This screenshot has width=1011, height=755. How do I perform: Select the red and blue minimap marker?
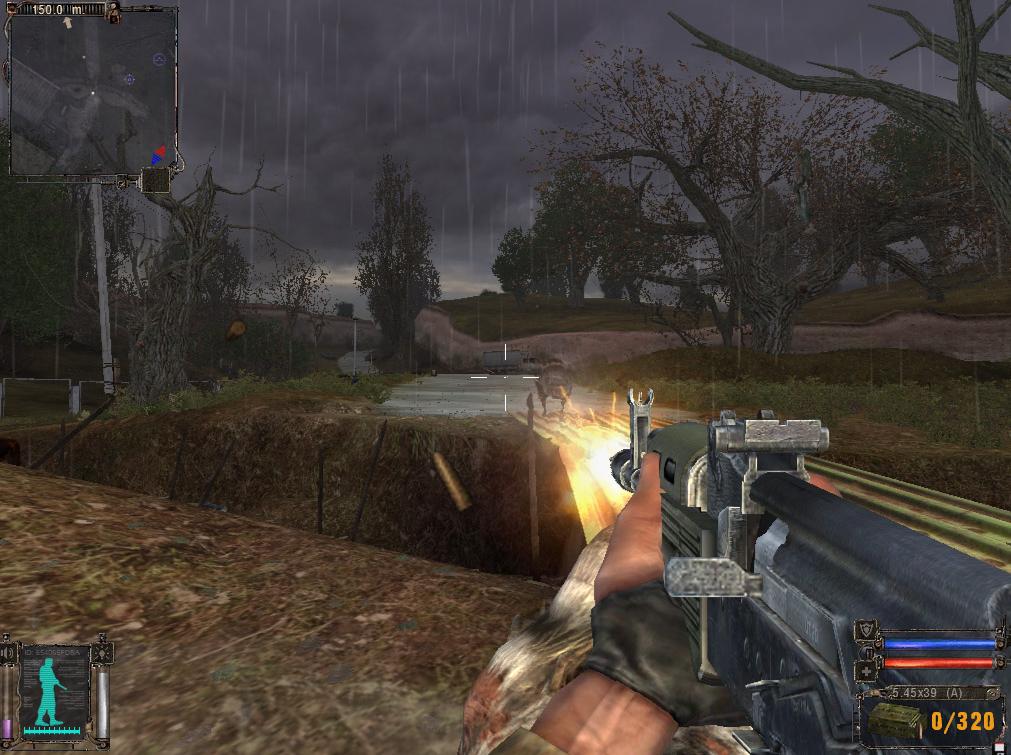coord(157,155)
